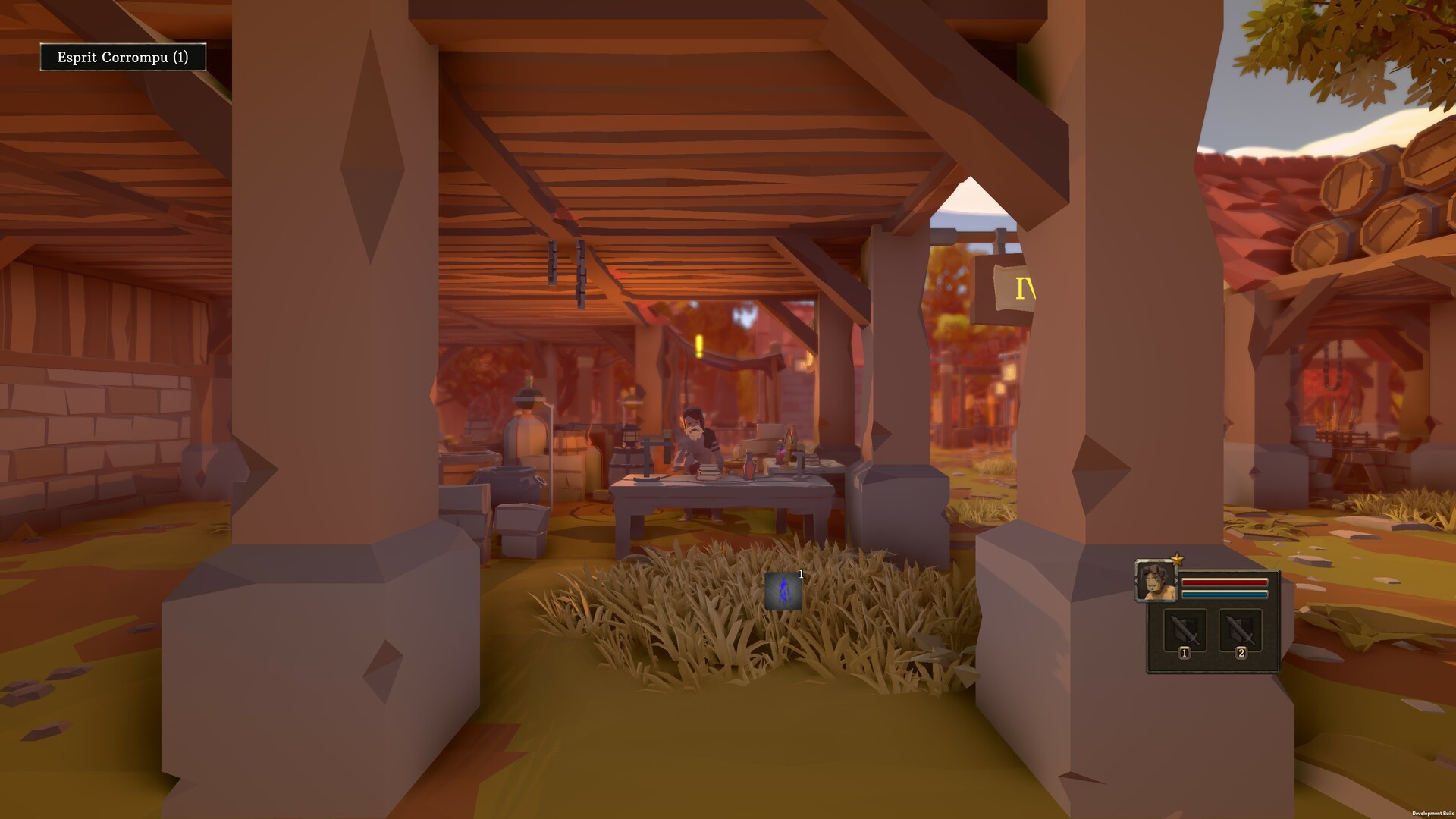This screenshot has width=1456, height=819.
Task: Select the first sword-and-shield hotbar slot
Action: [1185, 629]
